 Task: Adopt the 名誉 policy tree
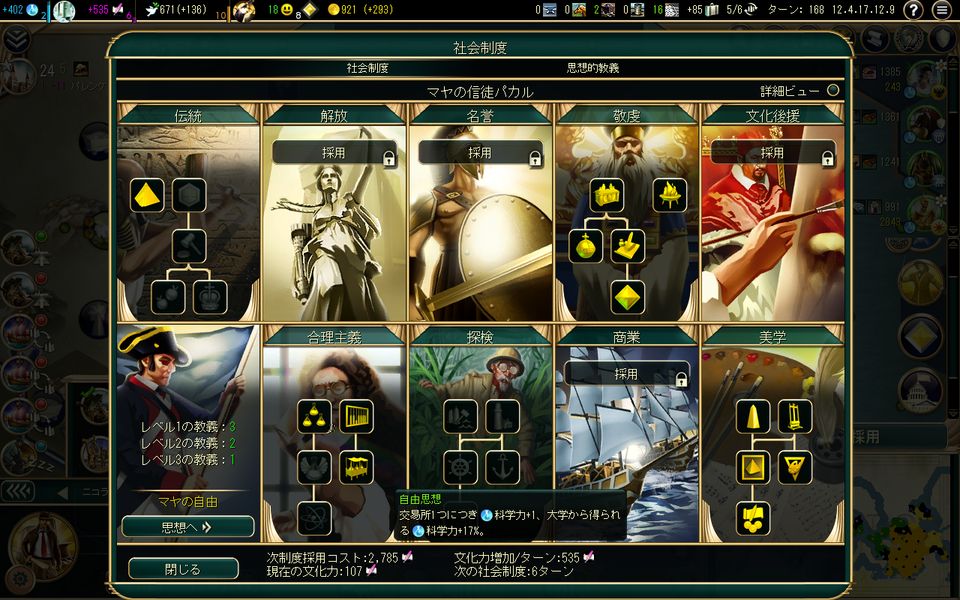(x=480, y=153)
